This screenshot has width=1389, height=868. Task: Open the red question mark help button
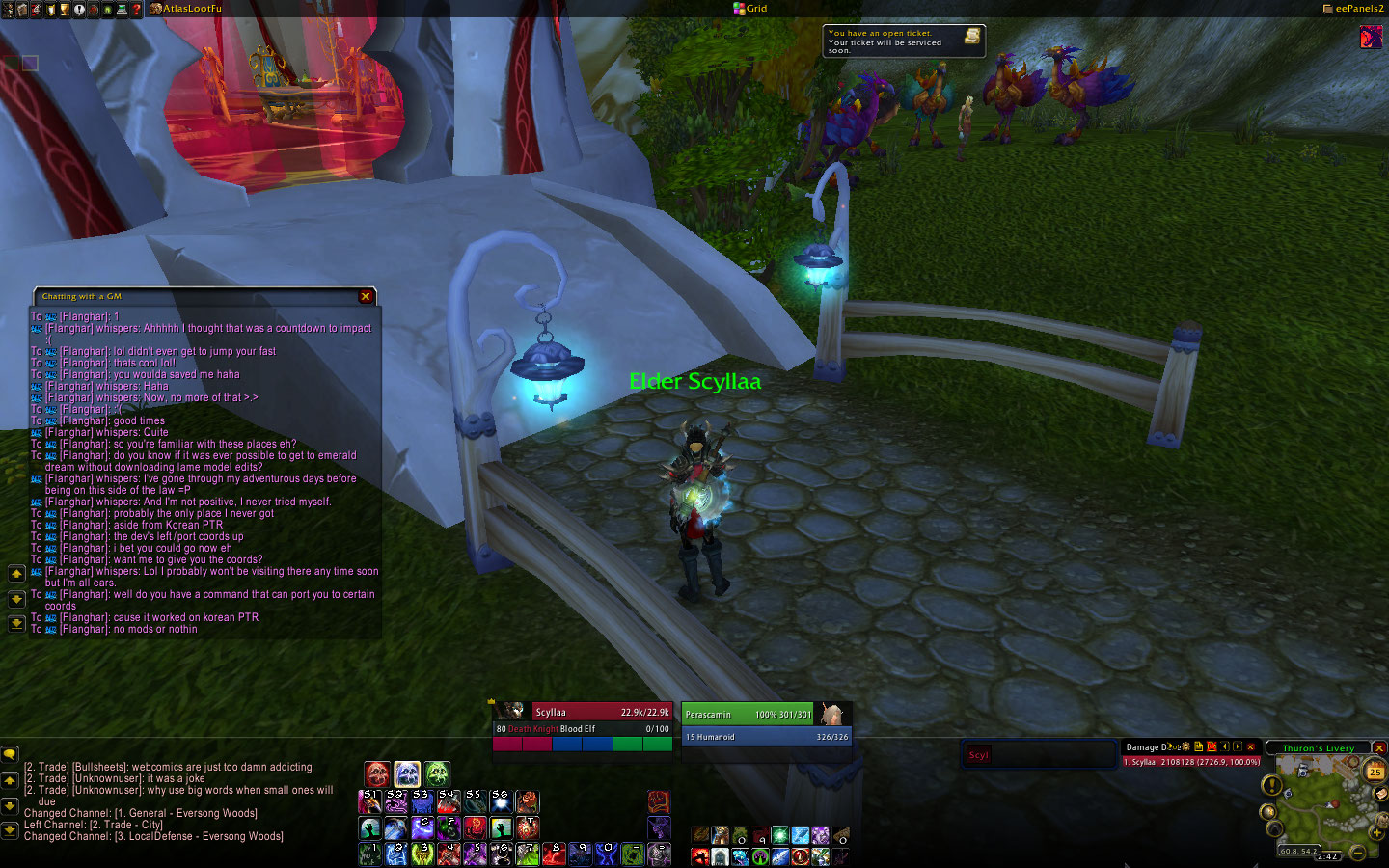[x=136, y=9]
